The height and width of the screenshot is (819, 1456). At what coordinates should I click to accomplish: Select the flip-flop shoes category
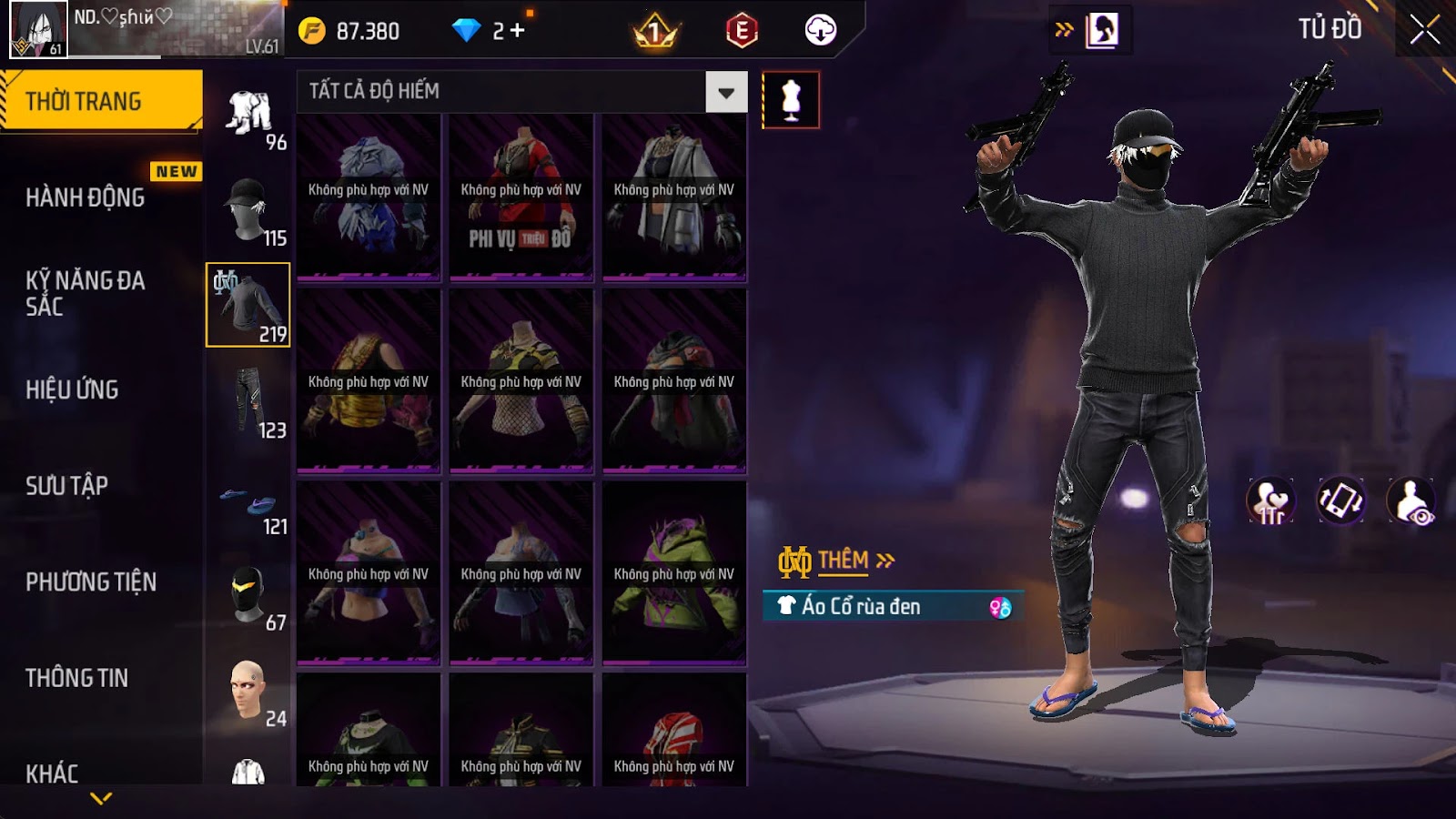click(x=248, y=503)
